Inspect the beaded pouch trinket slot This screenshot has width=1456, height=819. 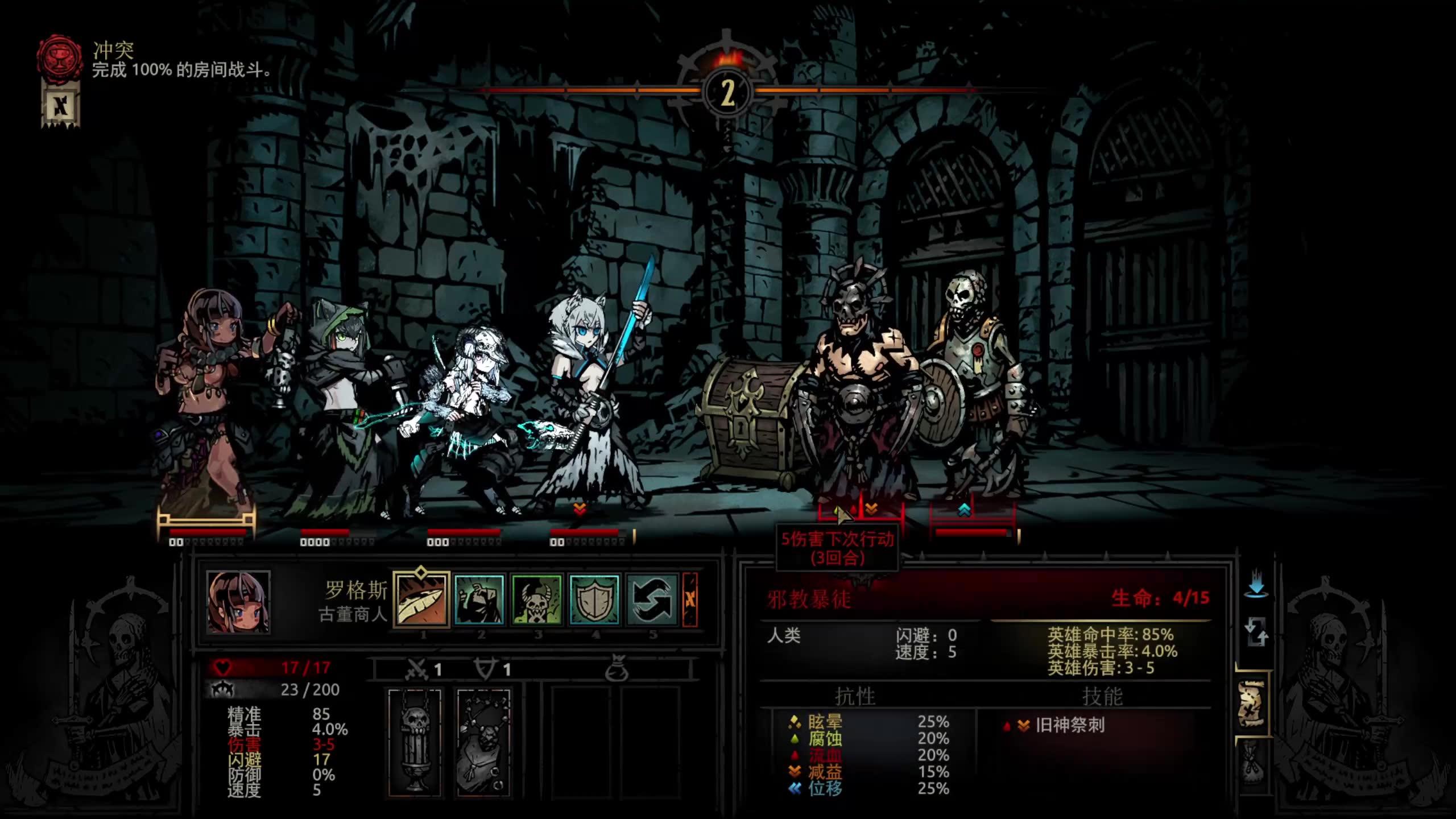point(483,742)
